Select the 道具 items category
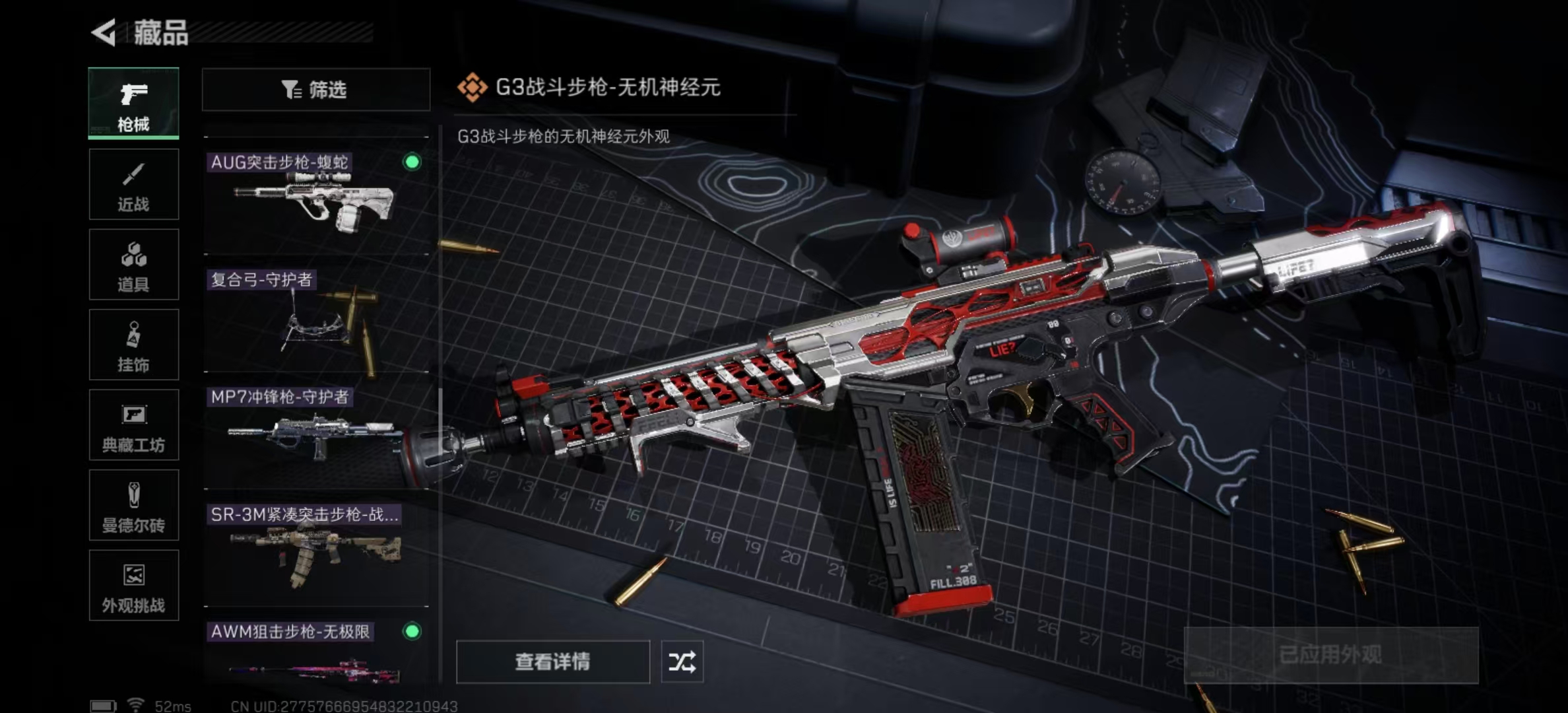This screenshot has height=713, width=1568. coord(134,265)
